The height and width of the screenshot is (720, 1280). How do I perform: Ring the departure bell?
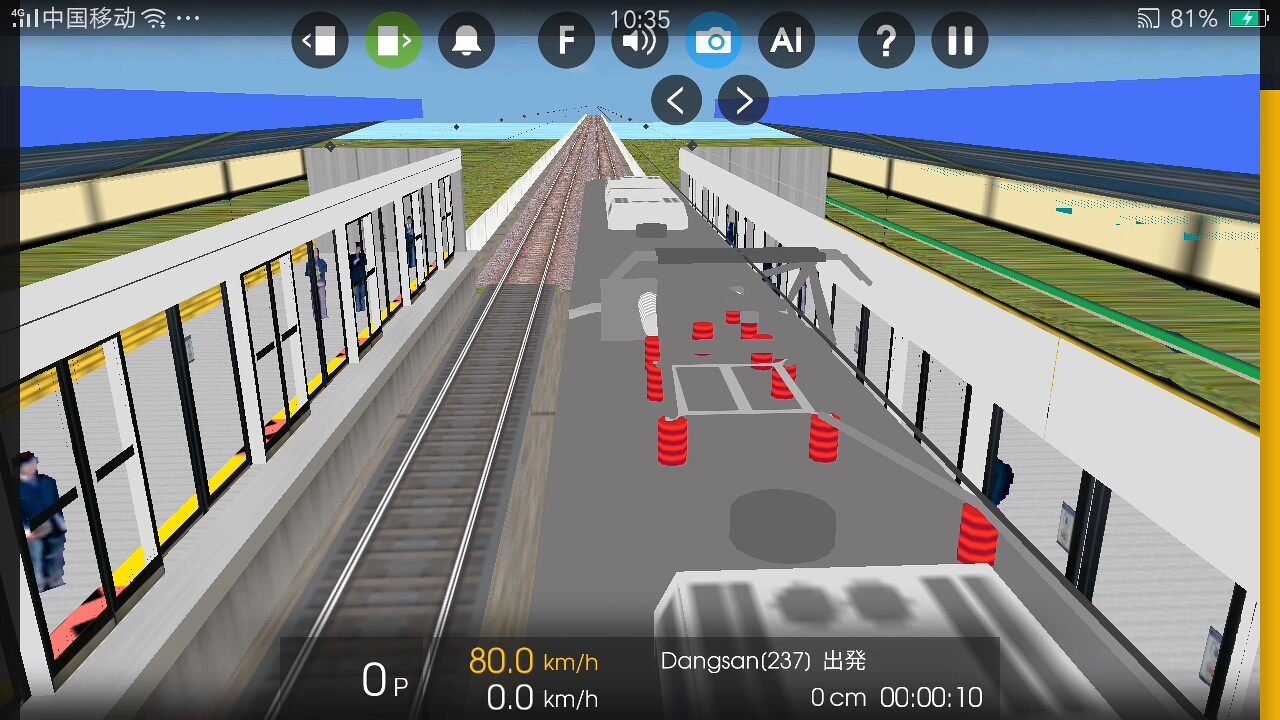(x=466, y=40)
